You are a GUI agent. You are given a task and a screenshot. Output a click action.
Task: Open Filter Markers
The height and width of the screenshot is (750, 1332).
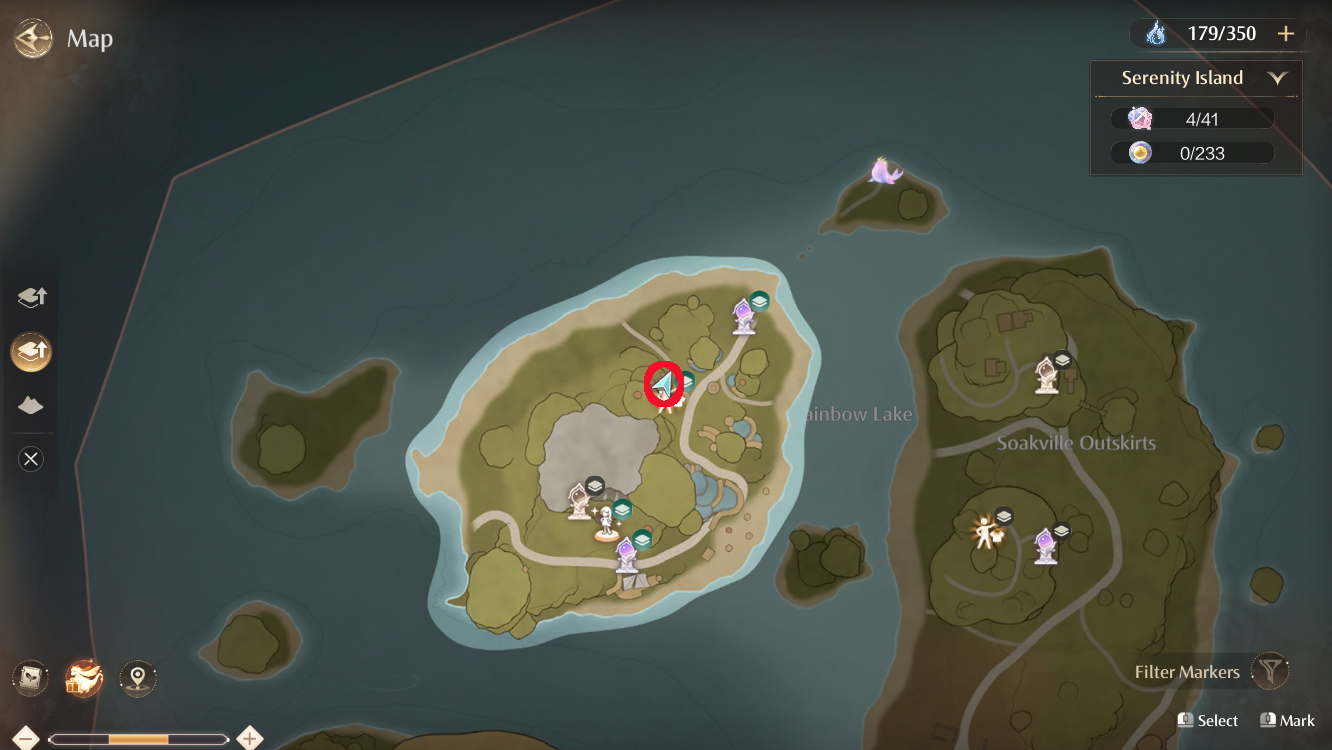tap(1188, 672)
